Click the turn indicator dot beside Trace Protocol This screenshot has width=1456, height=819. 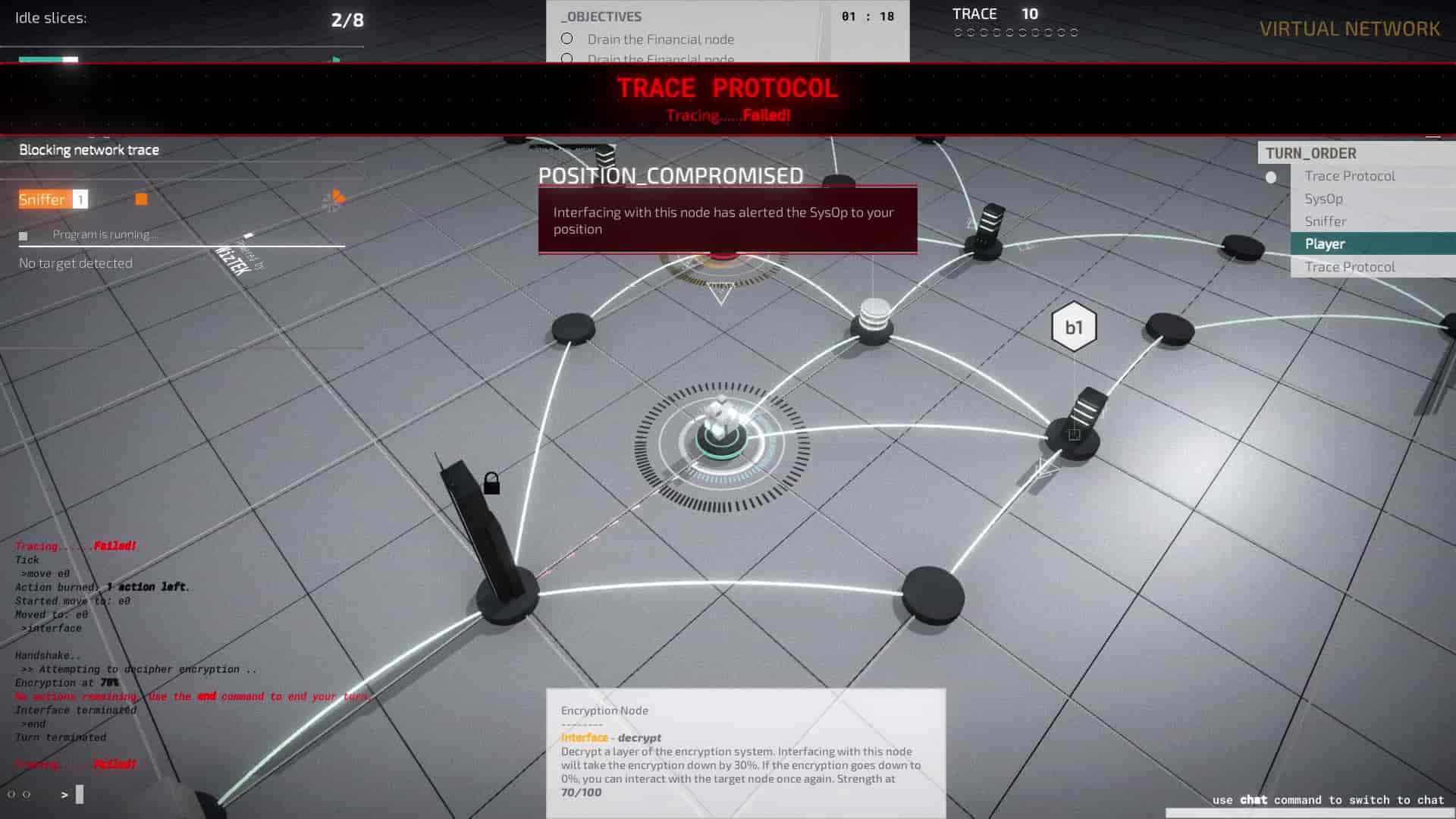click(x=1269, y=175)
